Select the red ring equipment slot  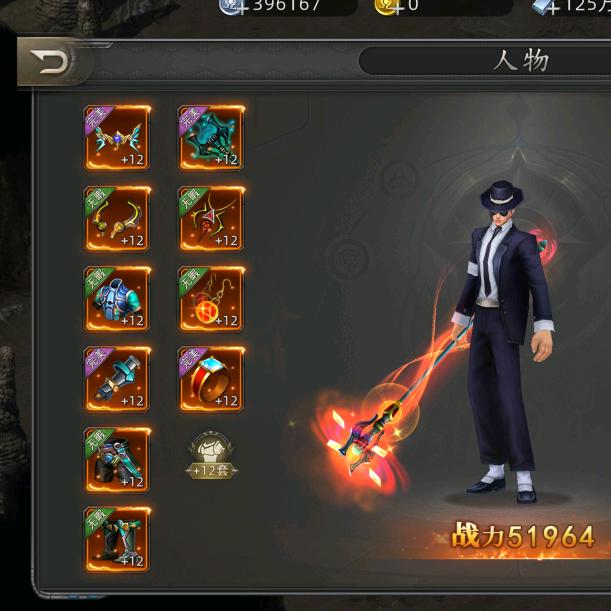tap(211, 379)
